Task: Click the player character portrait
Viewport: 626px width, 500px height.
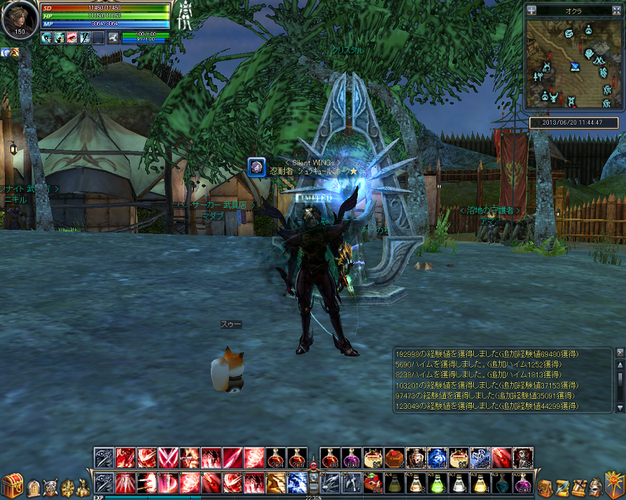Action: coord(19,20)
